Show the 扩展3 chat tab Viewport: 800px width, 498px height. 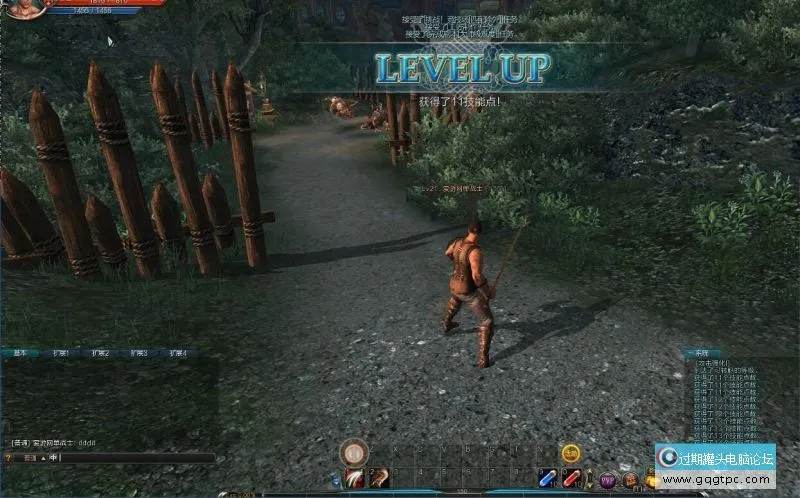coord(139,353)
